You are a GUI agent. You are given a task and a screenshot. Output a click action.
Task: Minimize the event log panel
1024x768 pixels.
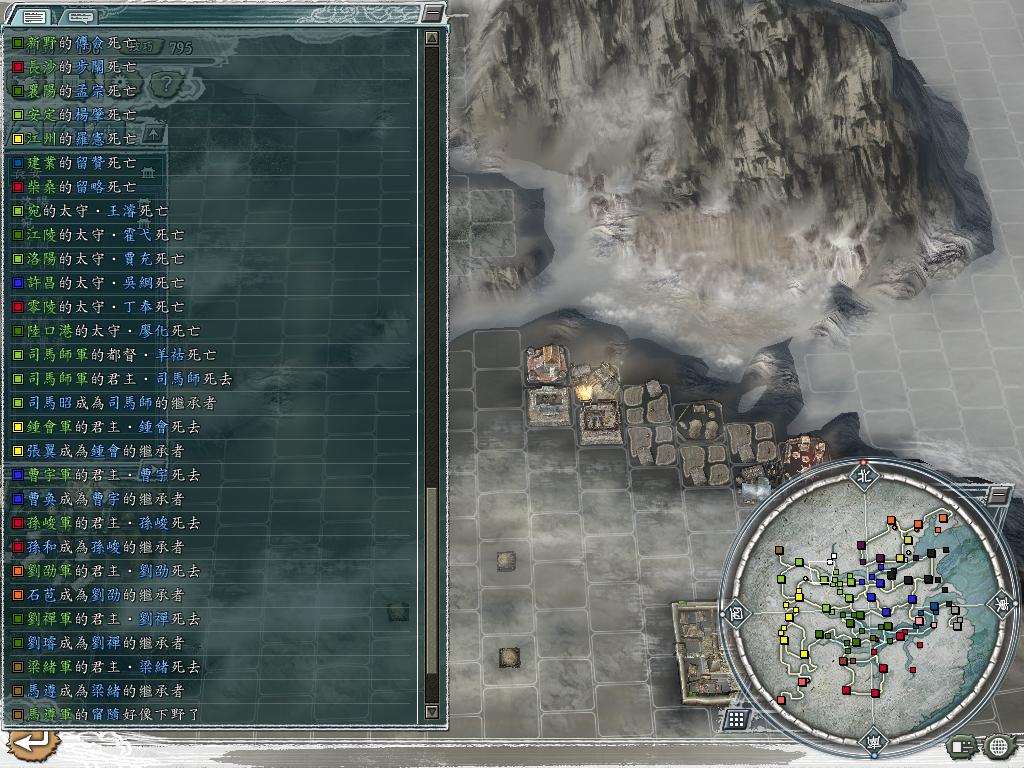tap(431, 13)
